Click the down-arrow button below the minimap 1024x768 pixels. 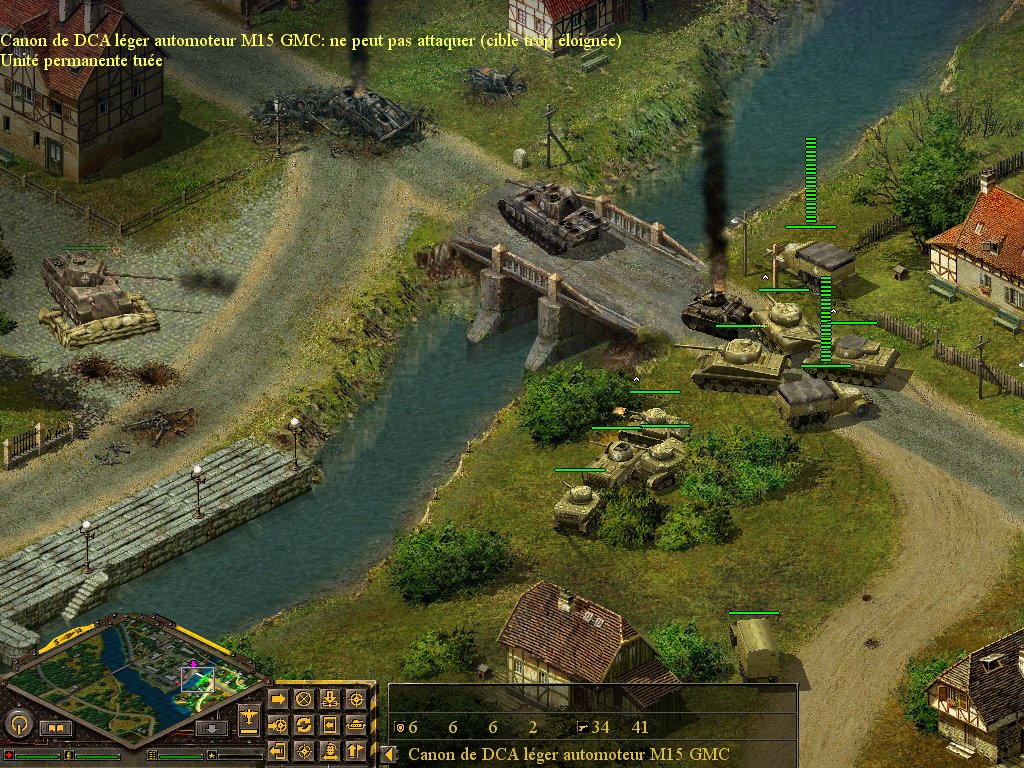click(213, 727)
